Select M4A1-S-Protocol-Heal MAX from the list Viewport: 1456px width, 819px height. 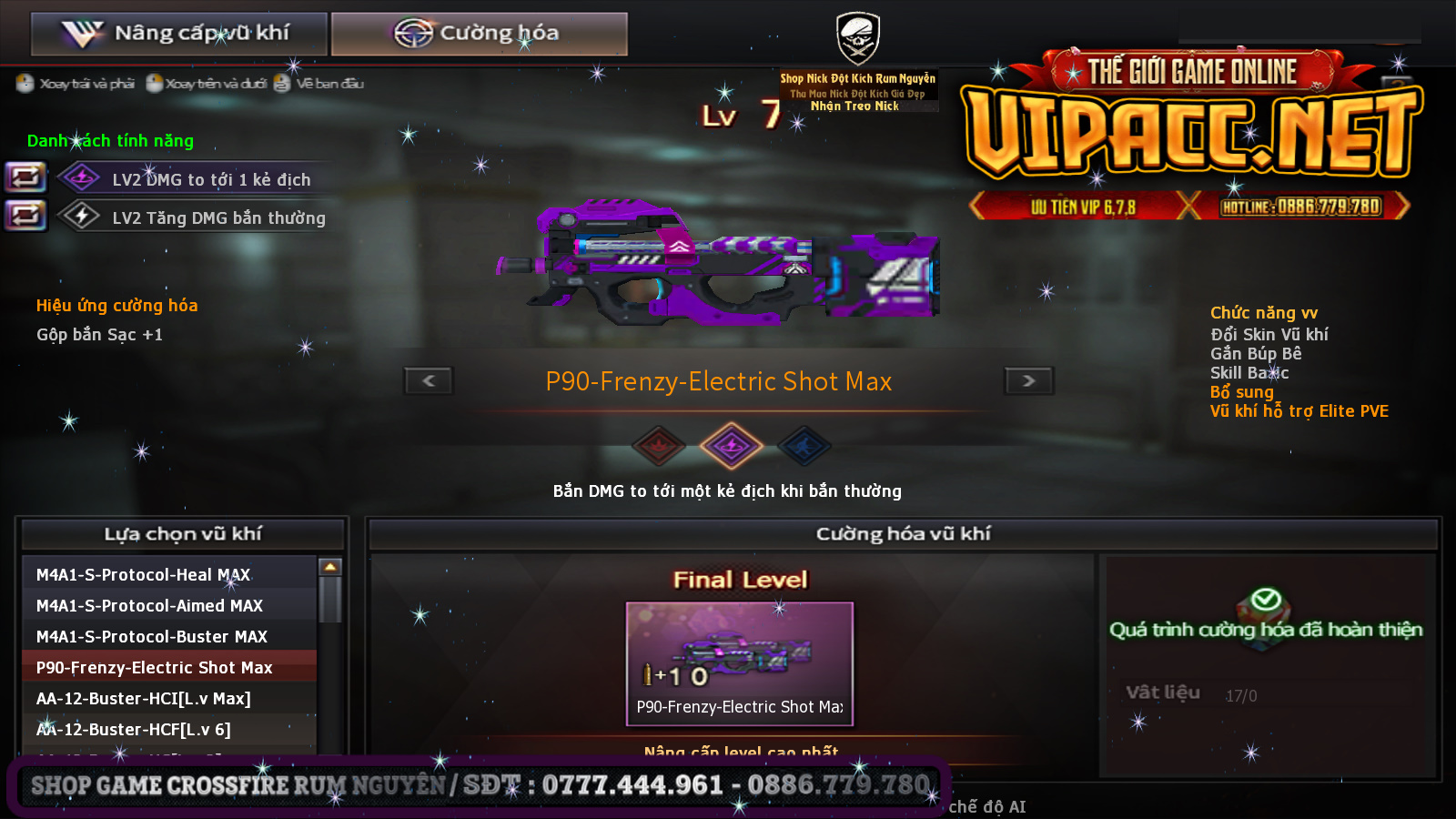click(x=169, y=574)
